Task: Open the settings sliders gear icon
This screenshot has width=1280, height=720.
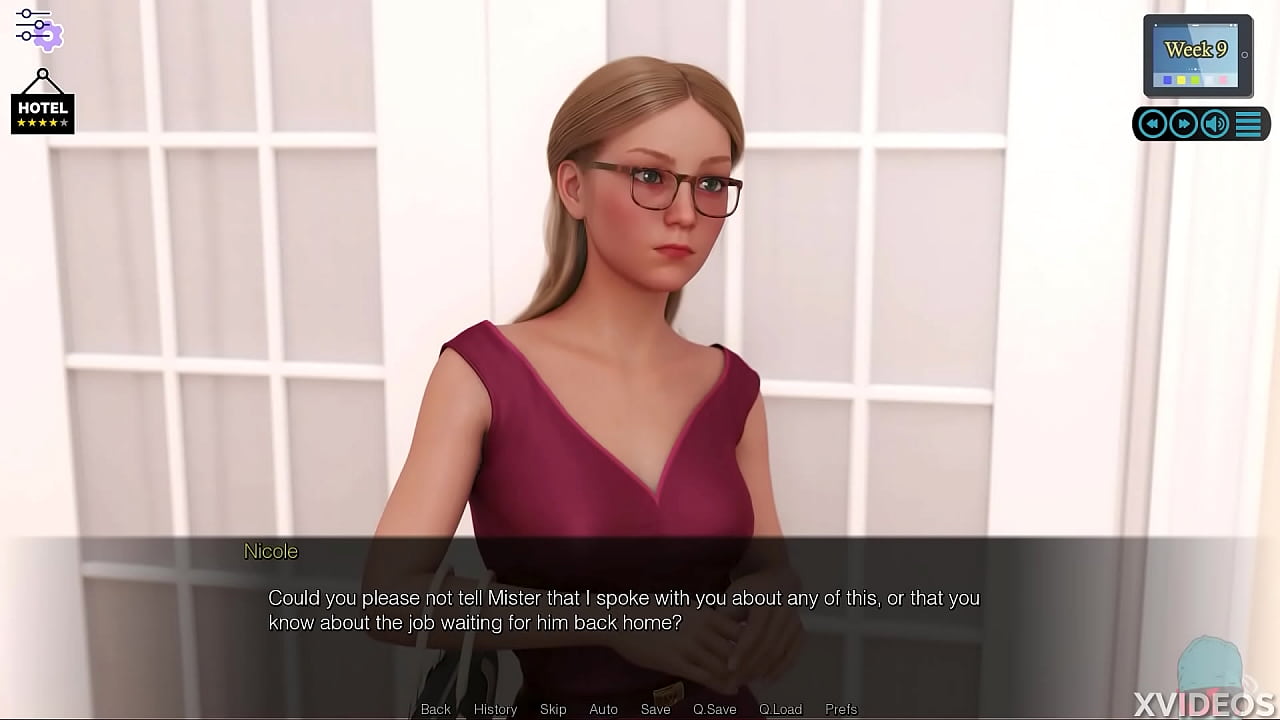Action: [38, 28]
